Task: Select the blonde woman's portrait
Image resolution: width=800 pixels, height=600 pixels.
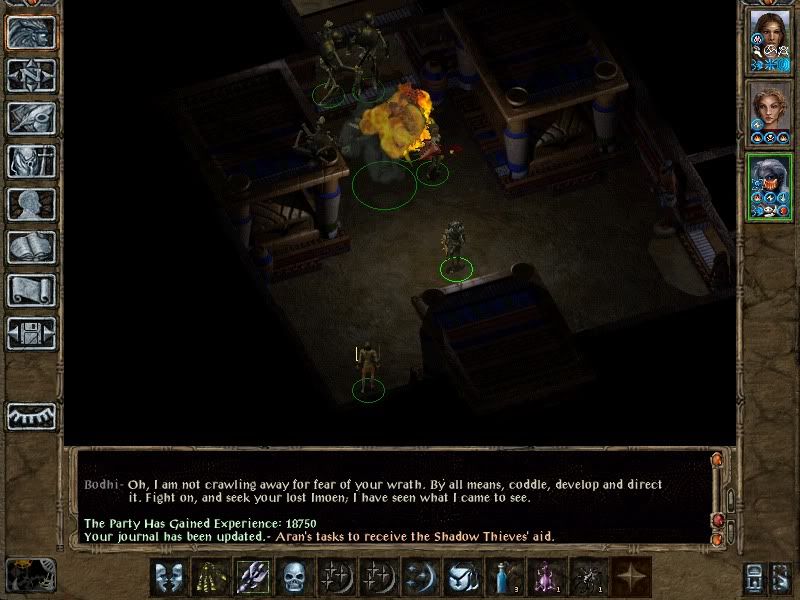Action: point(769,113)
